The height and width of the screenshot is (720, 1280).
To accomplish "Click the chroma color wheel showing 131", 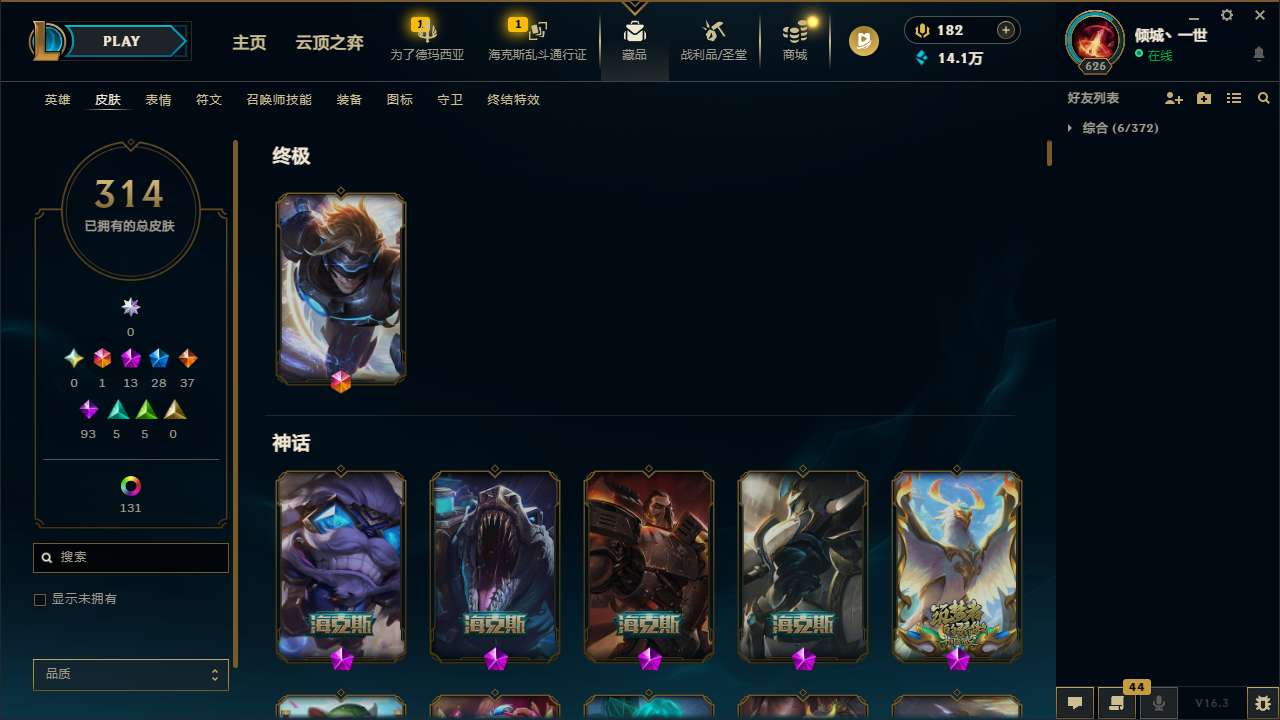I will [130, 485].
